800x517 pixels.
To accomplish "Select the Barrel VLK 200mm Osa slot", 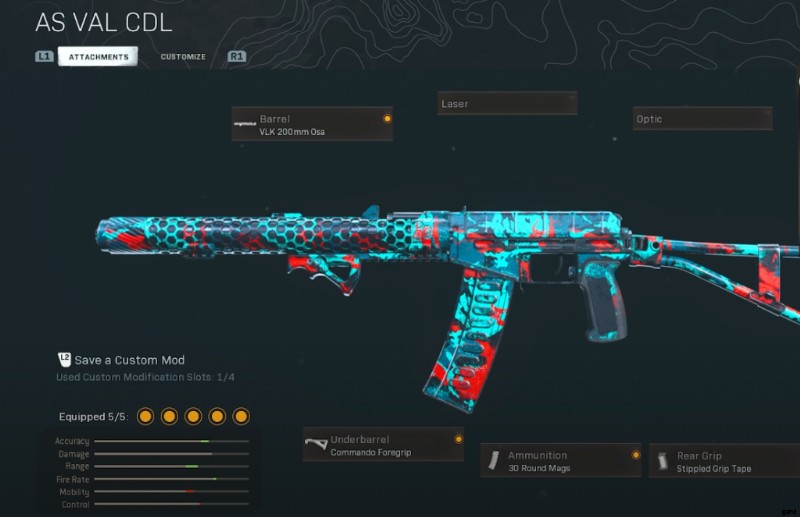I will [312, 124].
